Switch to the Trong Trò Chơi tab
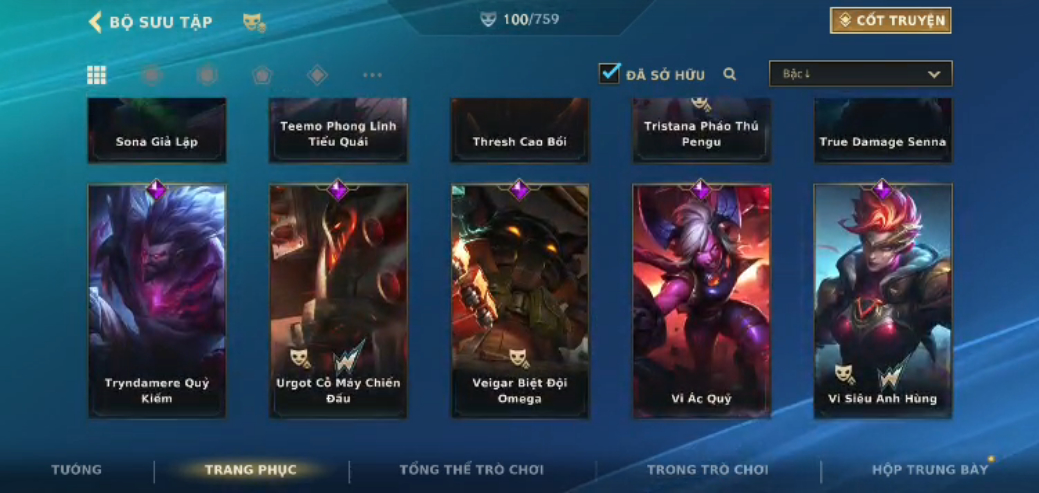The width and height of the screenshot is (1039, 493). [707, 469]
